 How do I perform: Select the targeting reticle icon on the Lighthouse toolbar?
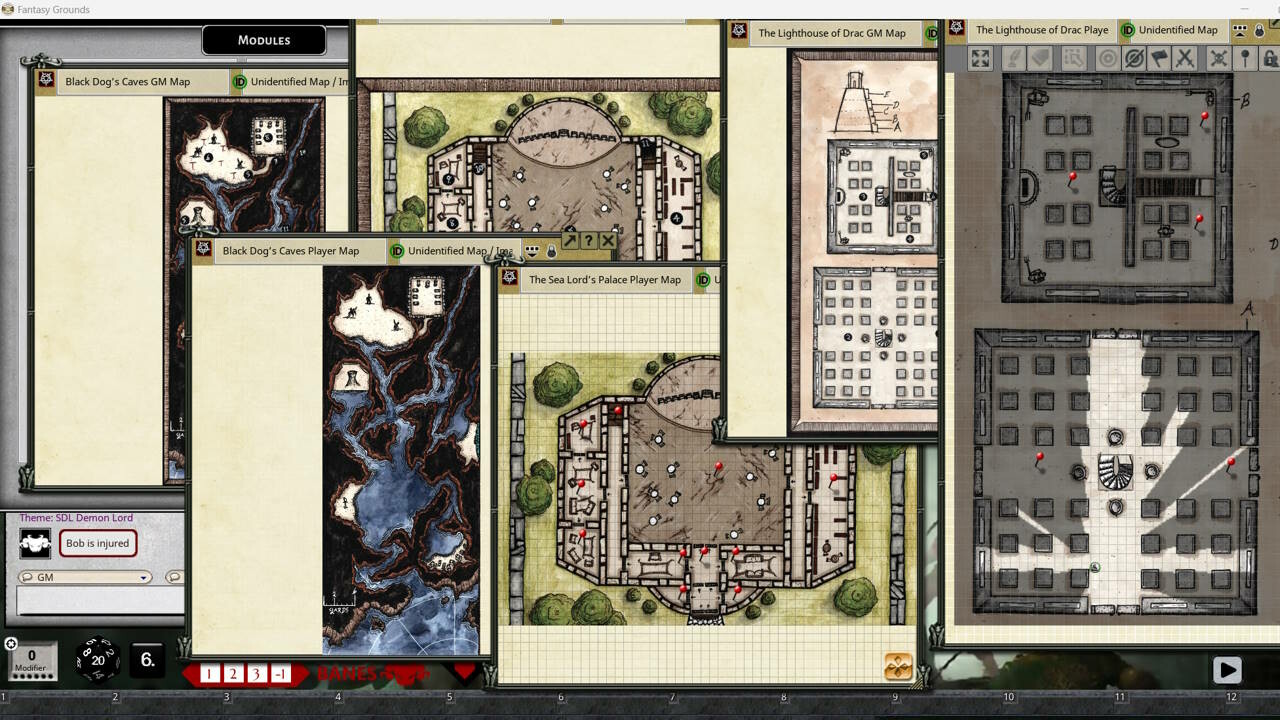pyautogui.click(x=1108, y=59)
